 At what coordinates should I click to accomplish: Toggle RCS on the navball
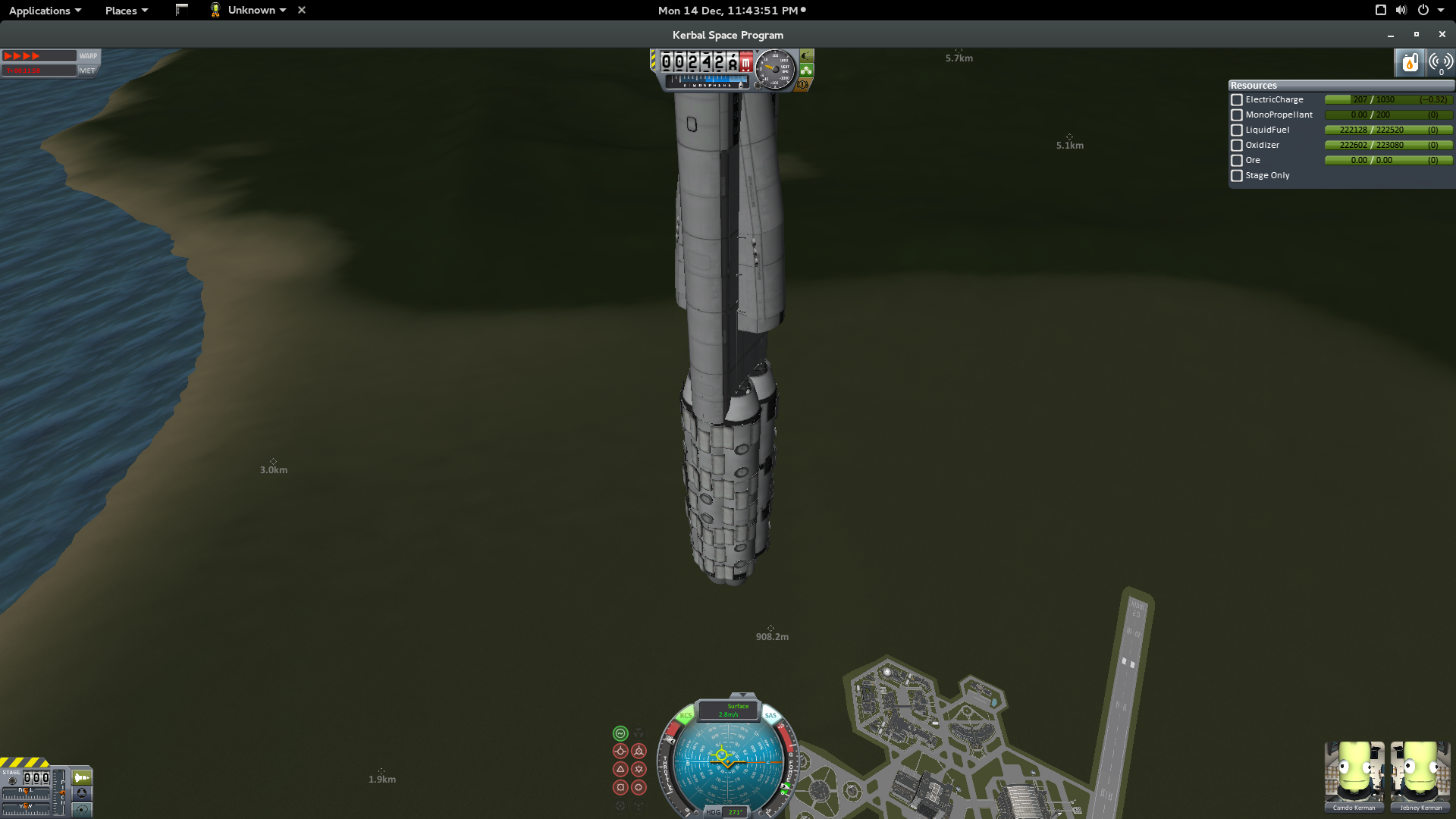point(685,715)
